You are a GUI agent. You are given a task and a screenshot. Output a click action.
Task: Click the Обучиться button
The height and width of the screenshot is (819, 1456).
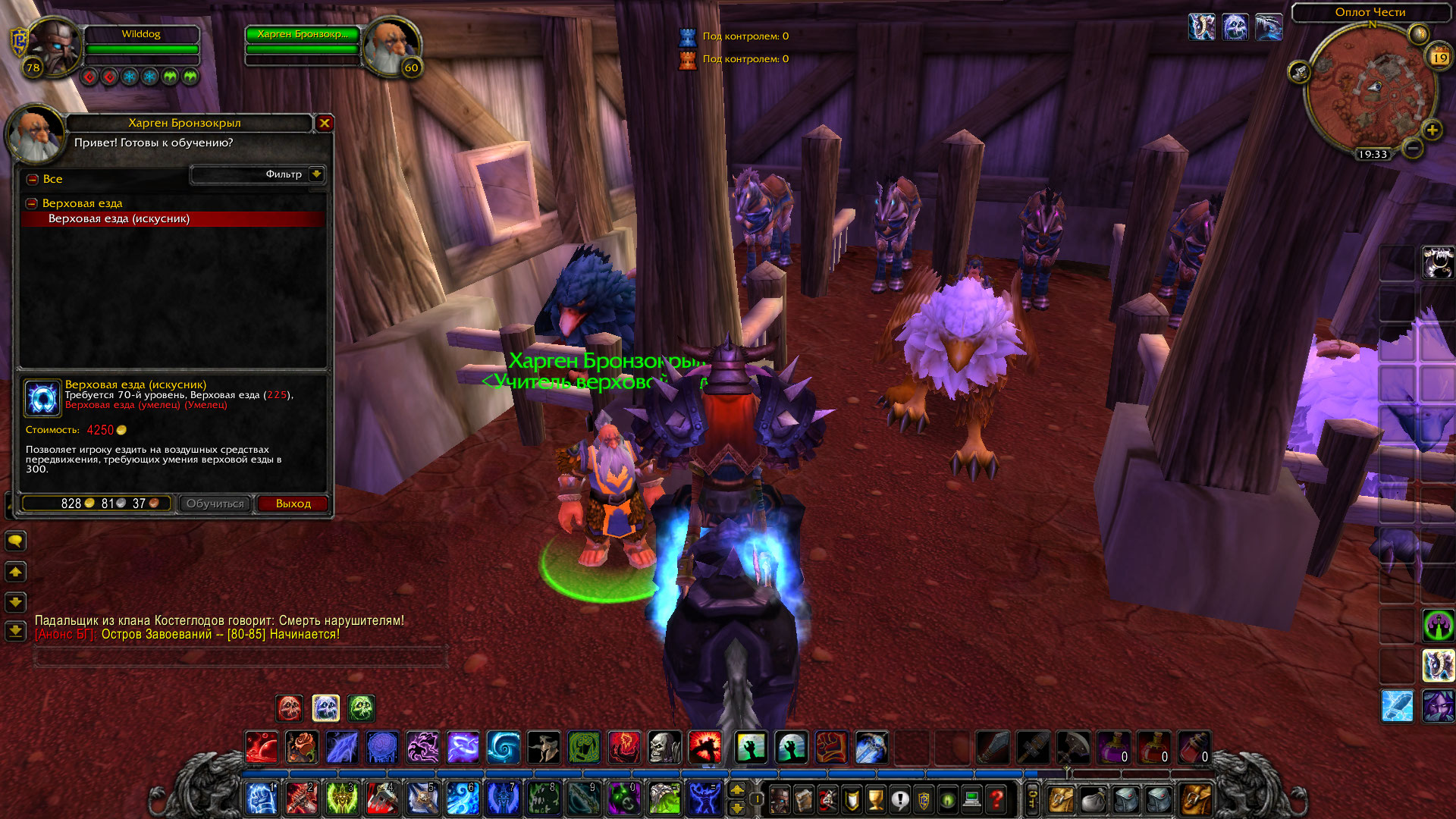(215, 504)
